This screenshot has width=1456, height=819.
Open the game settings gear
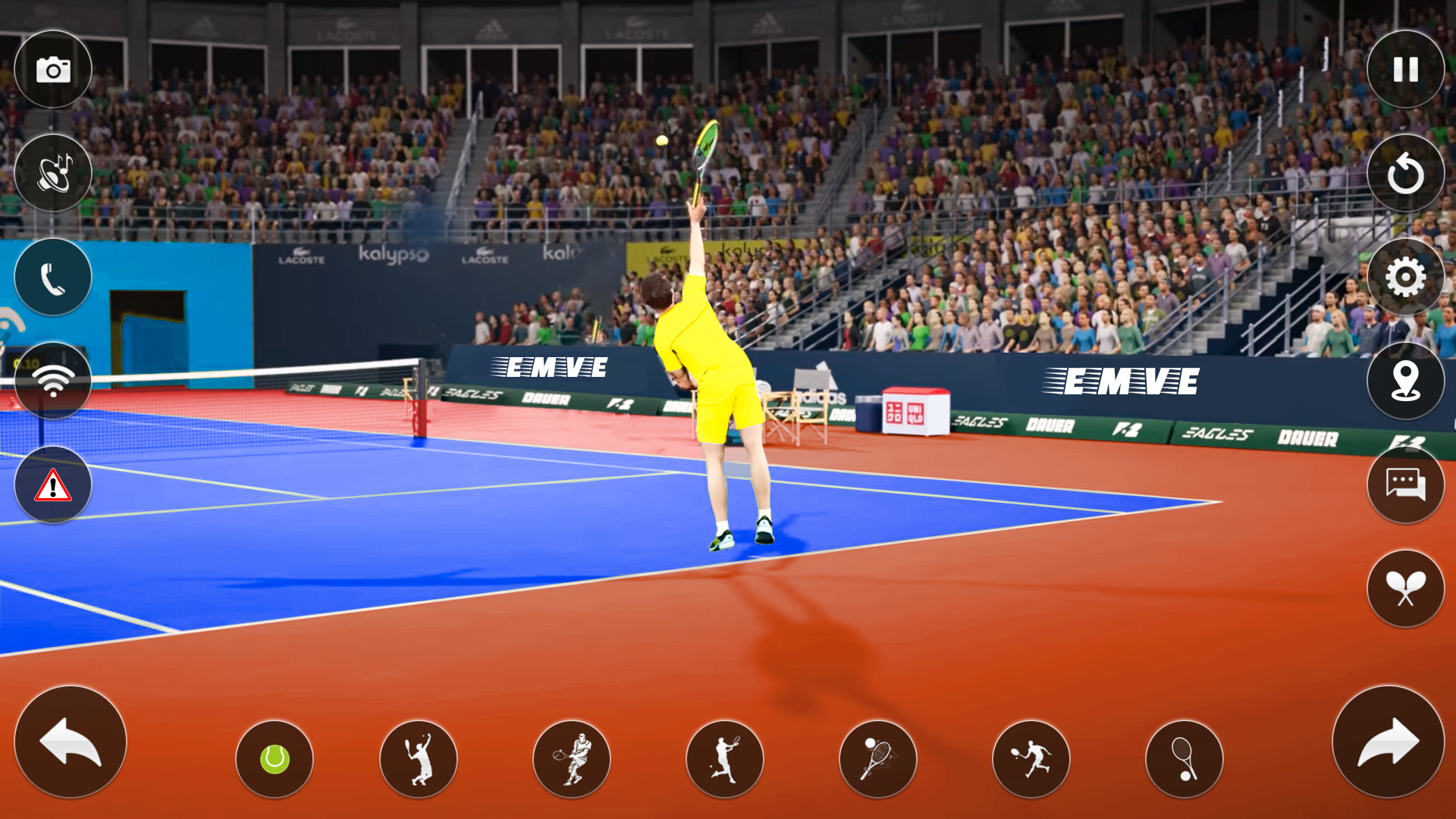tap(1405, 278)
